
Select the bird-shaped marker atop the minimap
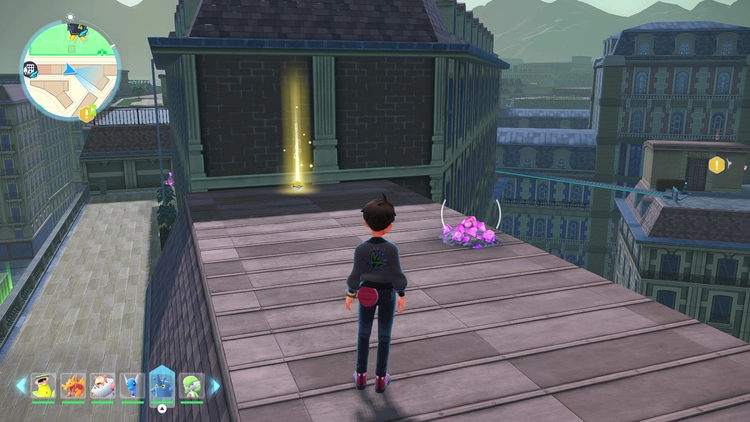point(76,28)
